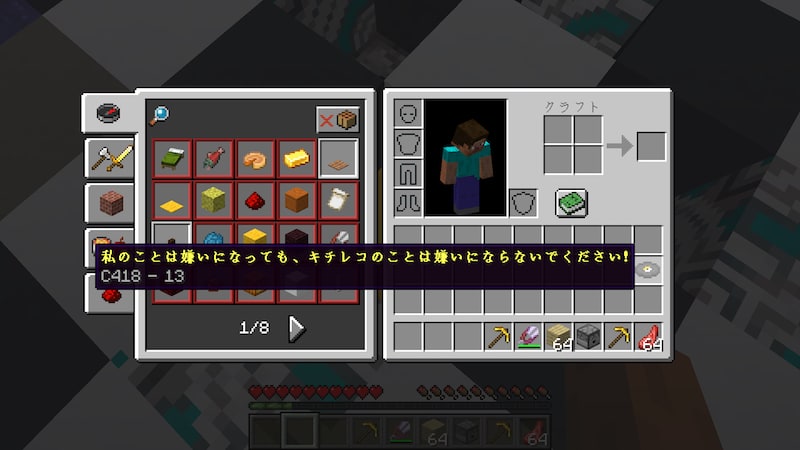
Task: Select the green sponge-like block
Action: 214,199
